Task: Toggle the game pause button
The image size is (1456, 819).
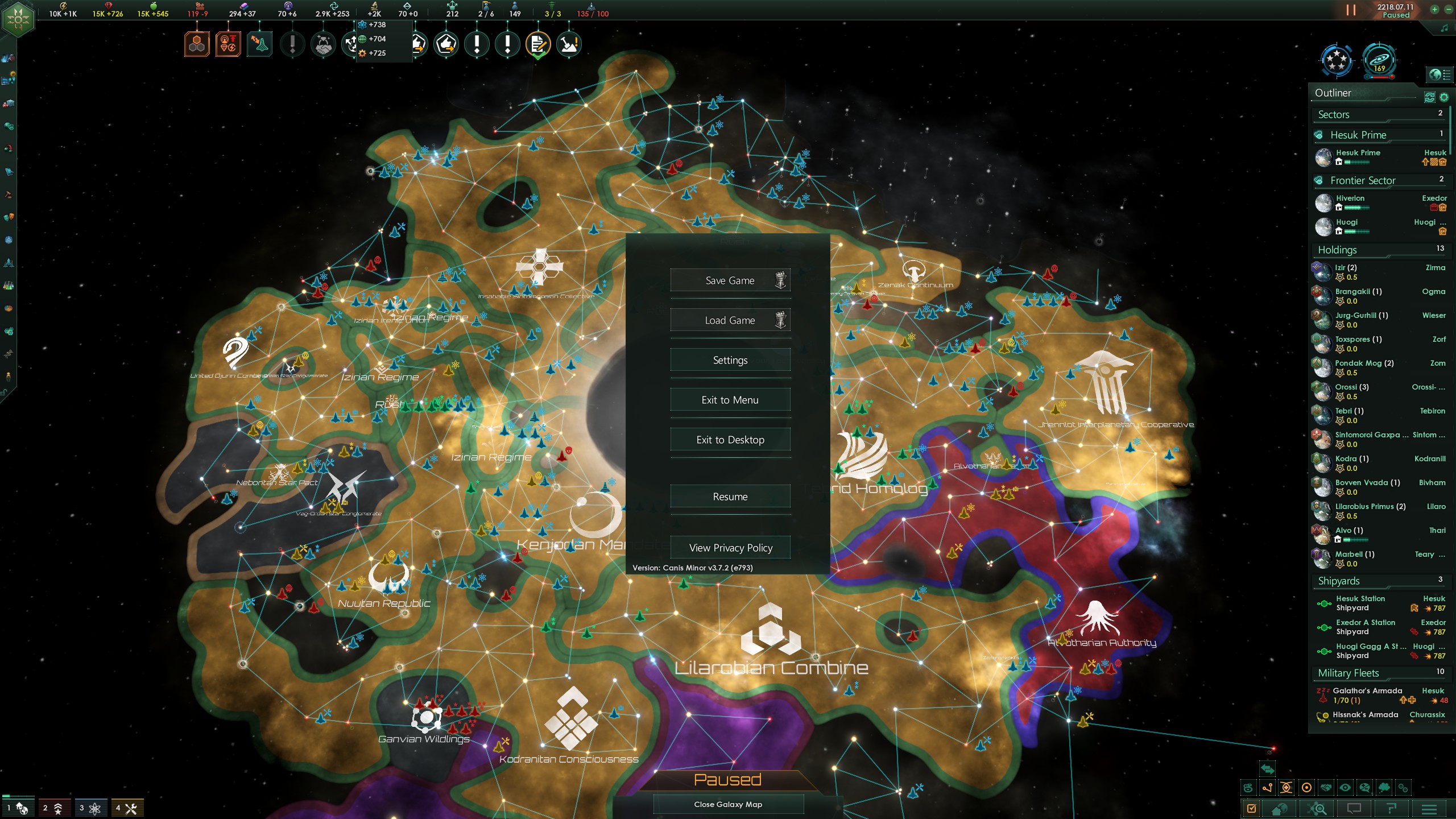Action: click(1351, 10)
